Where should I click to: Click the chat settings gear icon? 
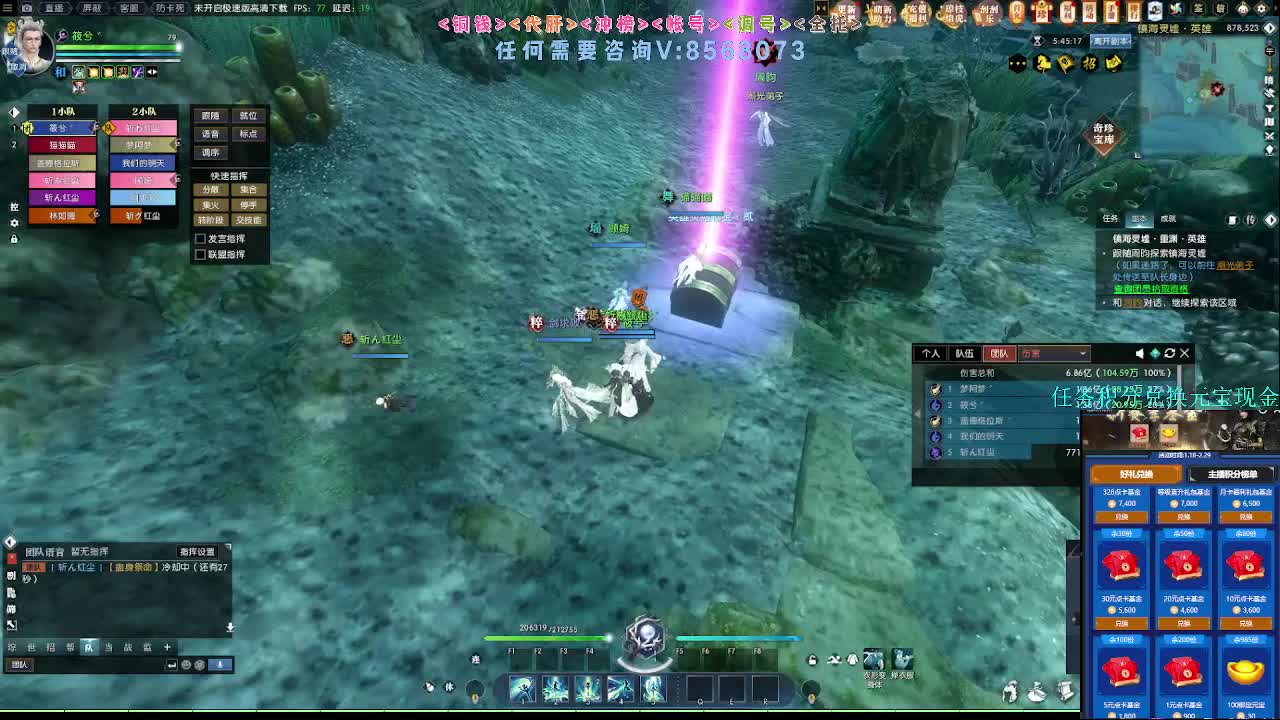(x=200, y=666)
